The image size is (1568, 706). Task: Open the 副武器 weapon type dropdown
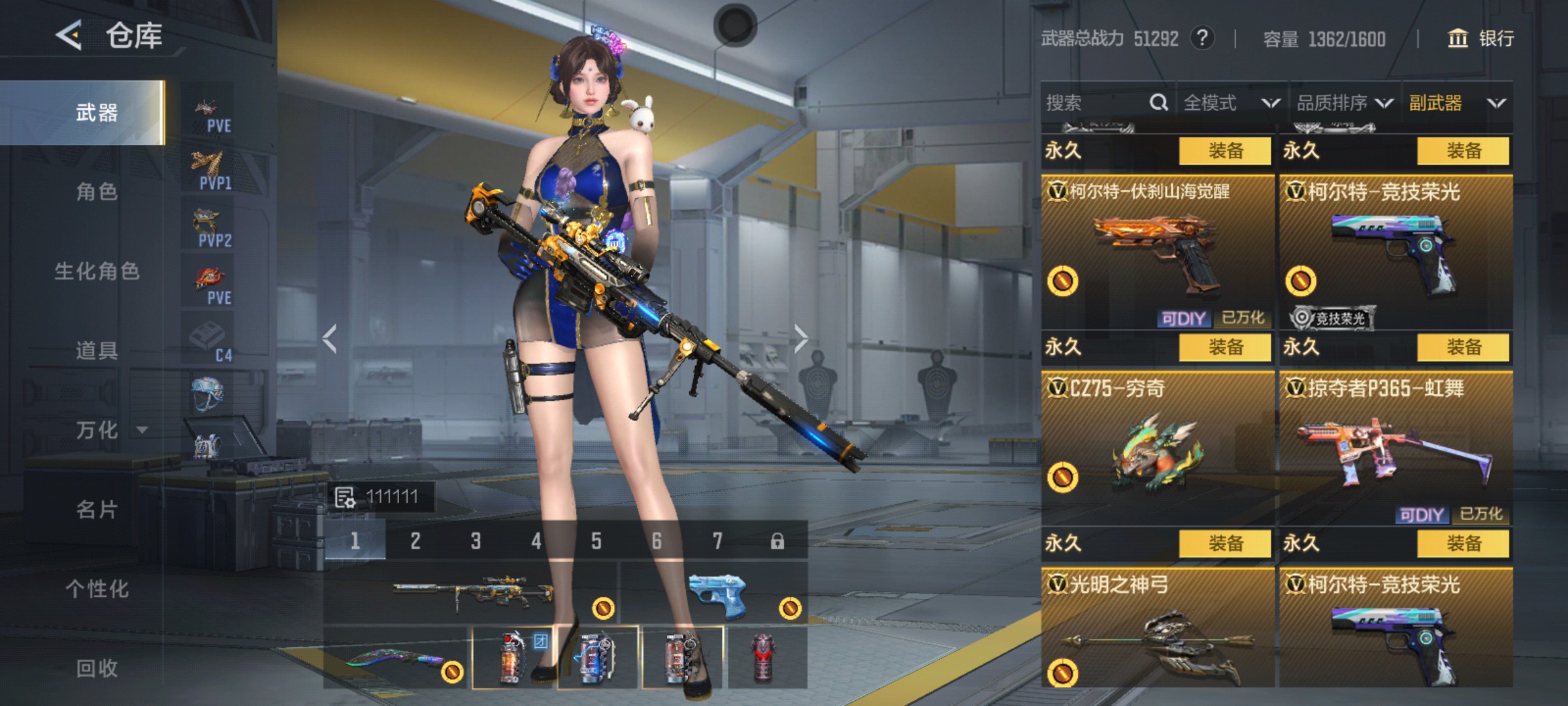coord(1457,103)
